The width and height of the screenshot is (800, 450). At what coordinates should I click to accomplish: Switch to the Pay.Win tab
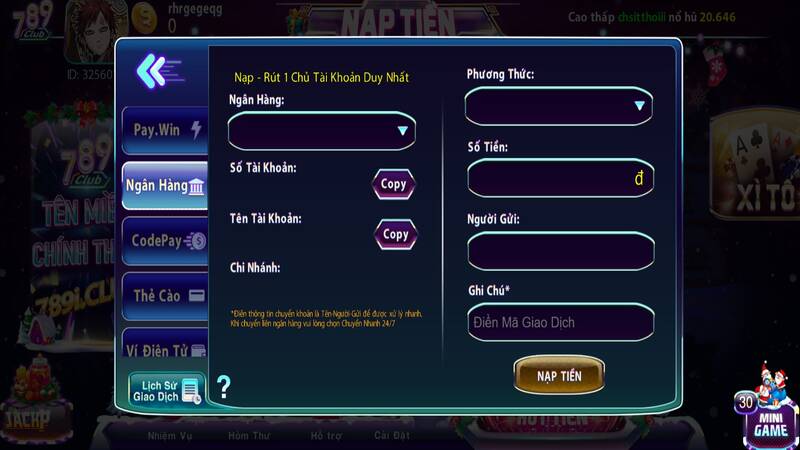[x=165, y=130]
